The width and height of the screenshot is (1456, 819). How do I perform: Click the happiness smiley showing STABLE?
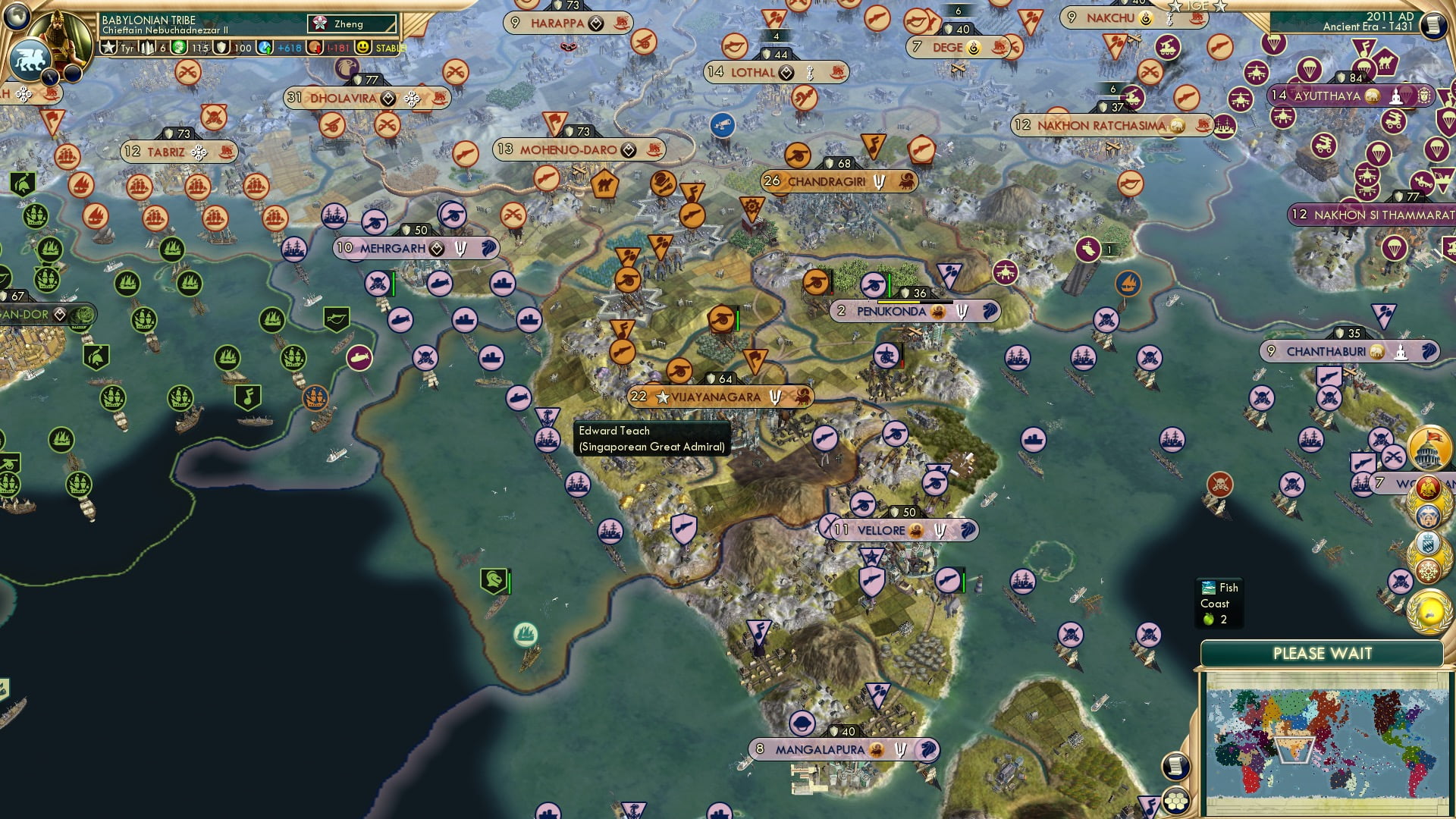click(x=362, y=47)
